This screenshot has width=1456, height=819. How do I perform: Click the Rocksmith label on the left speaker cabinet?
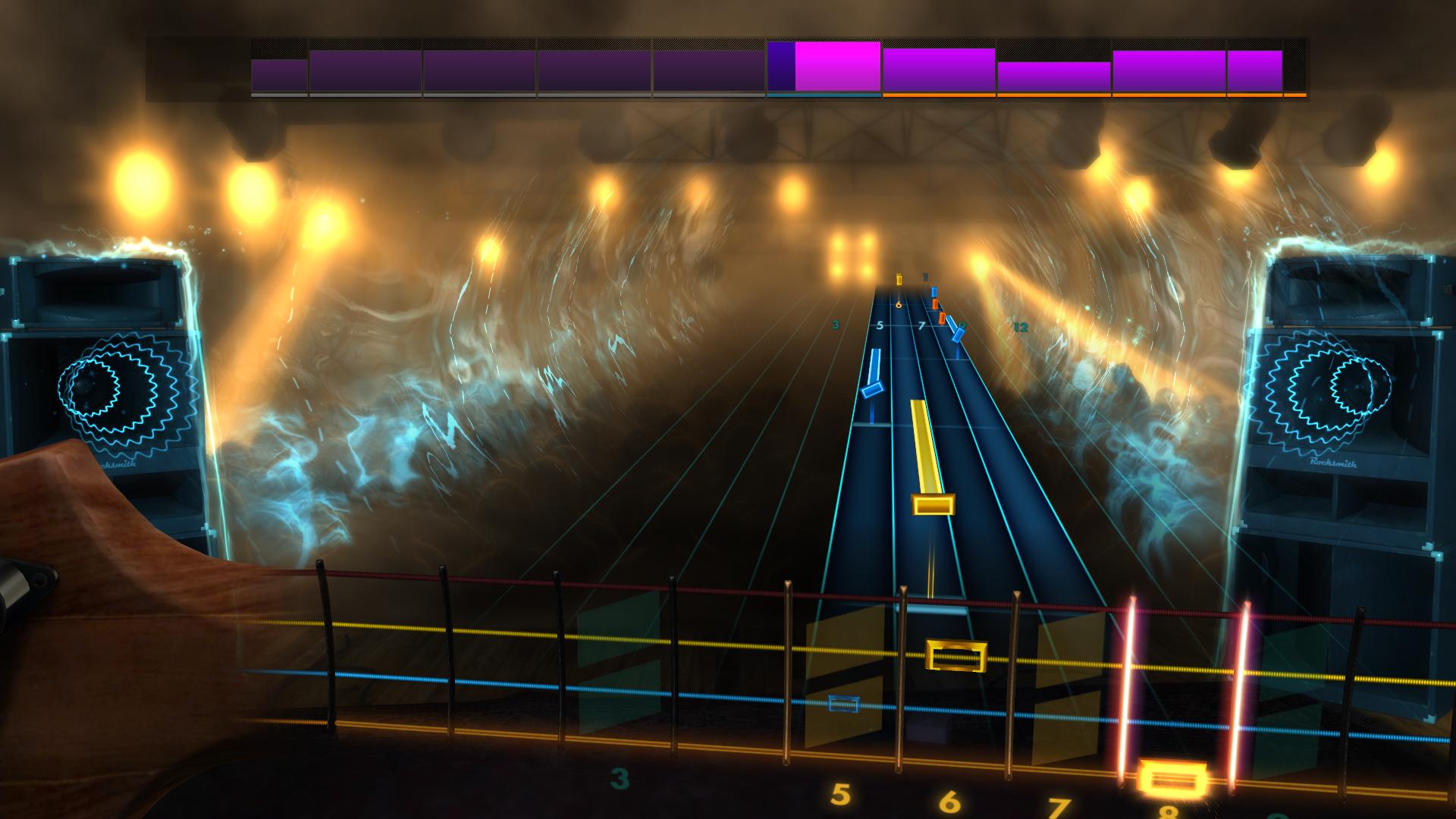click(x=118, y=464)
